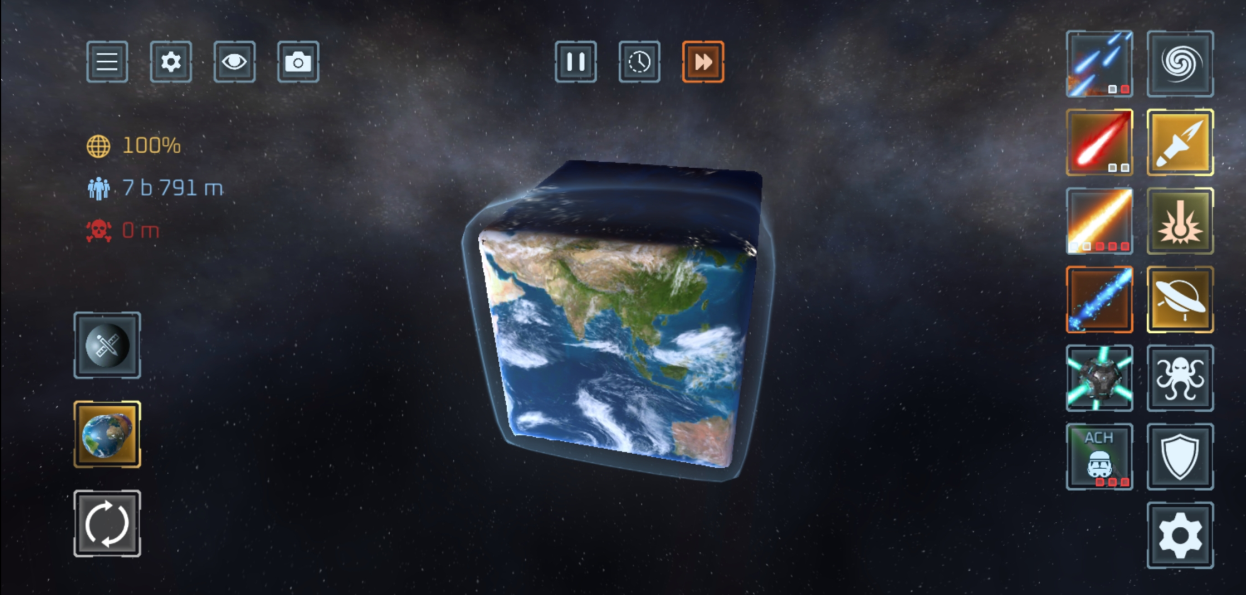Select the octopus monster weapon
This screenshot has width=1246, height=595.
(x=1180, y=378)
